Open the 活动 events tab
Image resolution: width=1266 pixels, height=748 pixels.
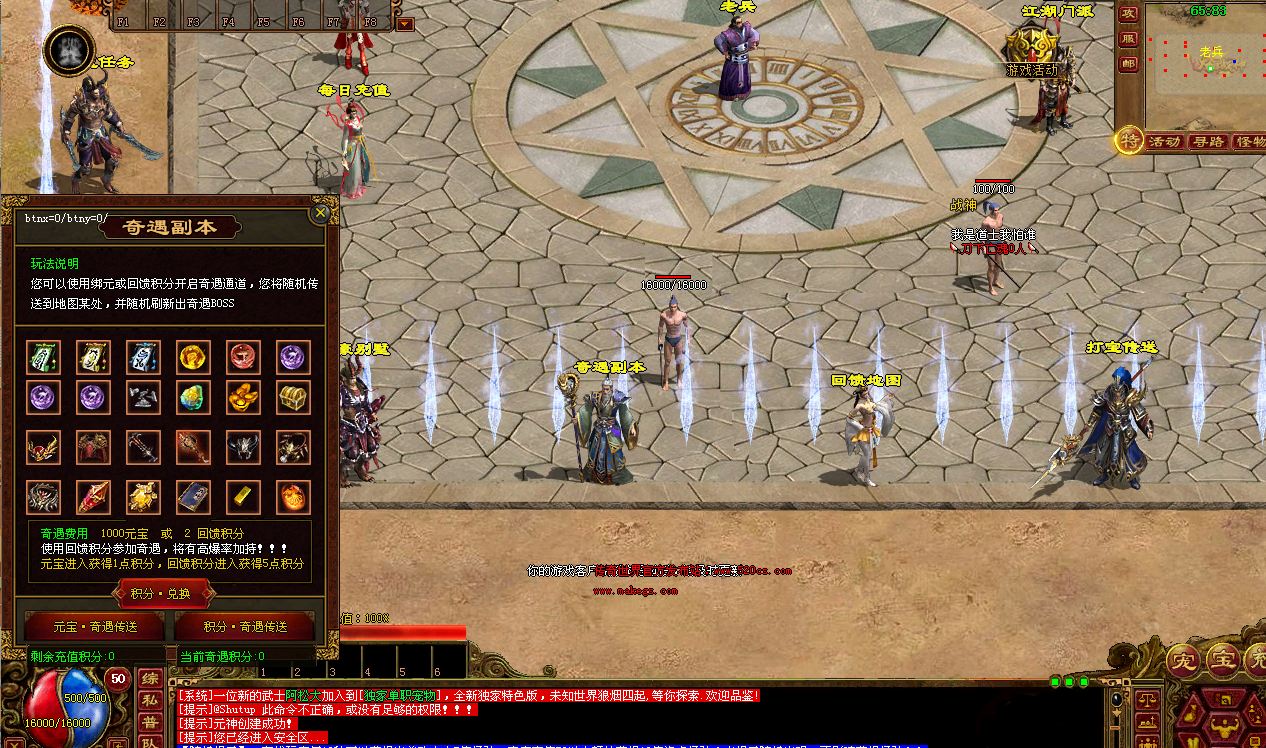(x=1165, y=142)
